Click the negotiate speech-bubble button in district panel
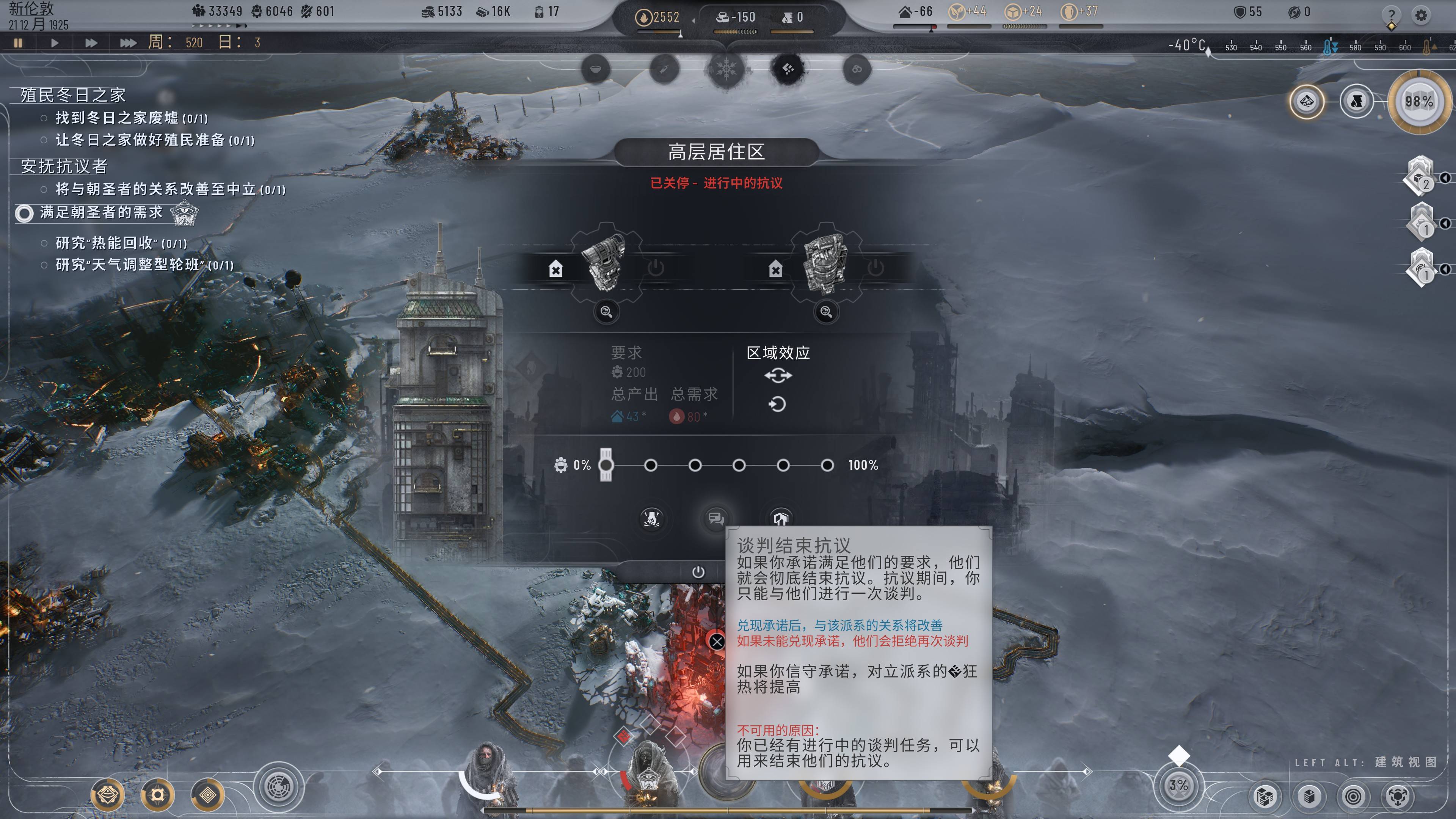The image size is (1456, 819). coord(715,518)
